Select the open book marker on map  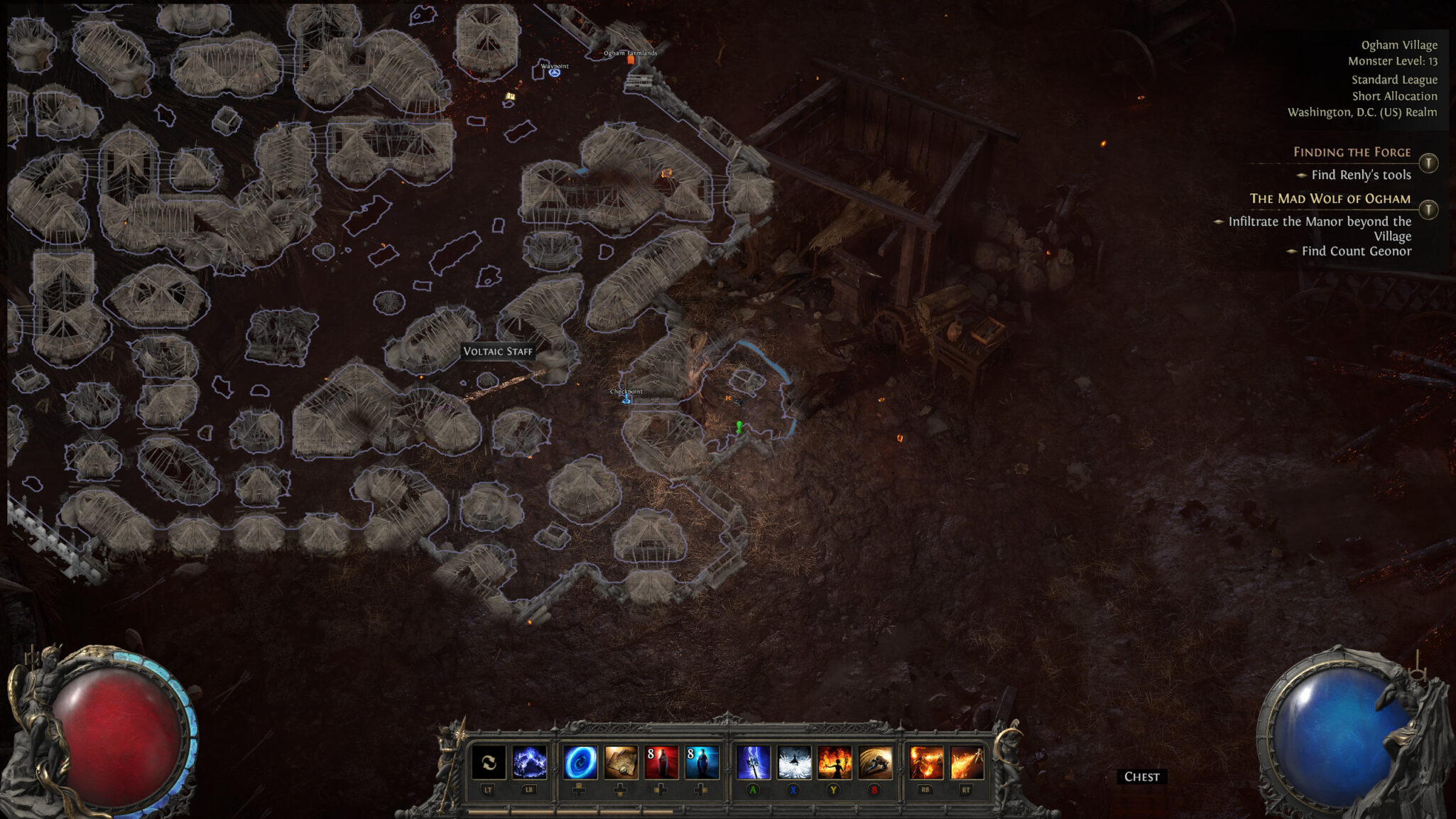click(510, 96)
